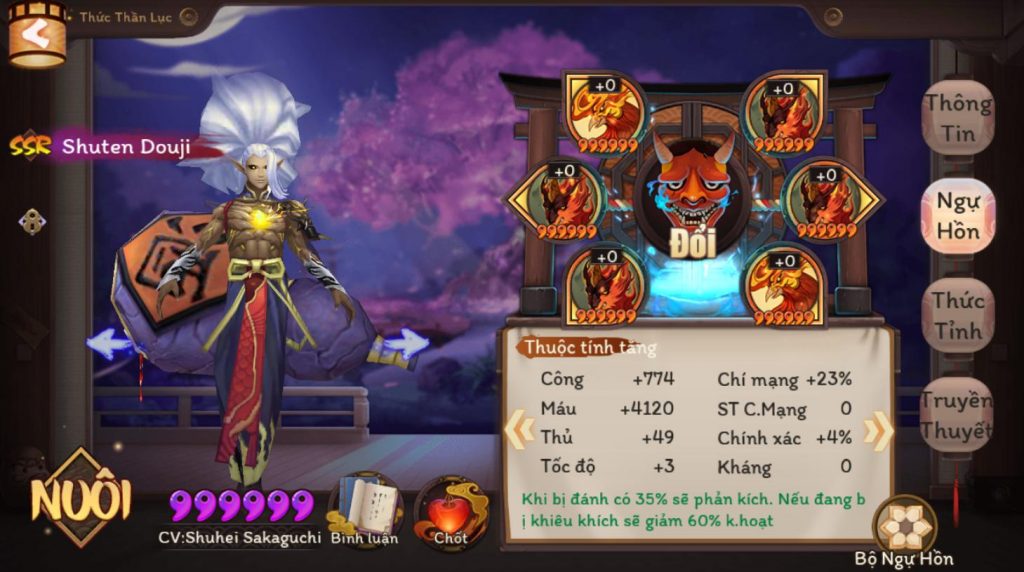
Task: Switch to the Ngự Hồn tab
Action: click(x=957, y=216)
